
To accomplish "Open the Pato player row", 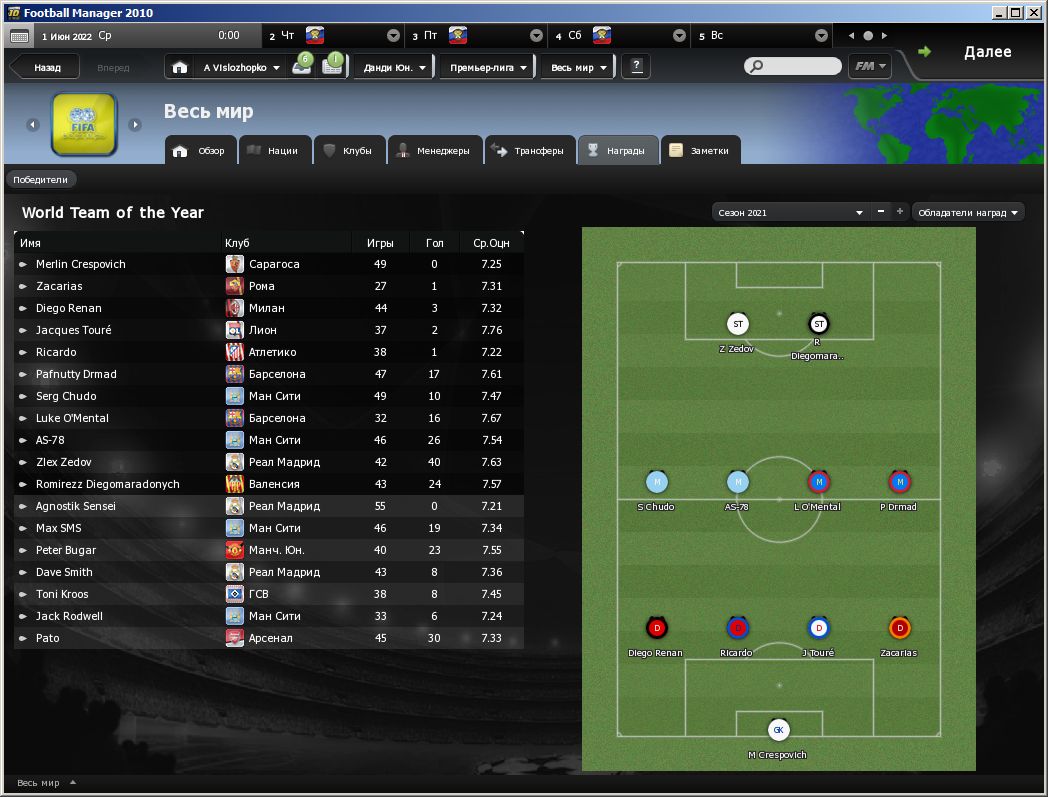I will pyautogui.click(x=48, y=638).
